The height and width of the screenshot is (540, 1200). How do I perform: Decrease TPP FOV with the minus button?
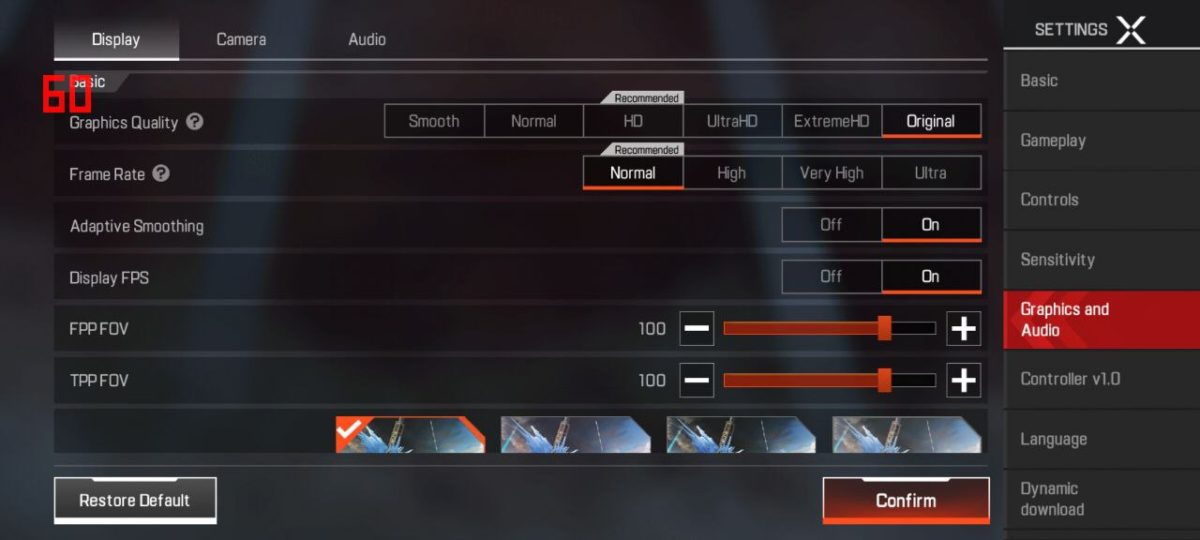pos(697,380)
